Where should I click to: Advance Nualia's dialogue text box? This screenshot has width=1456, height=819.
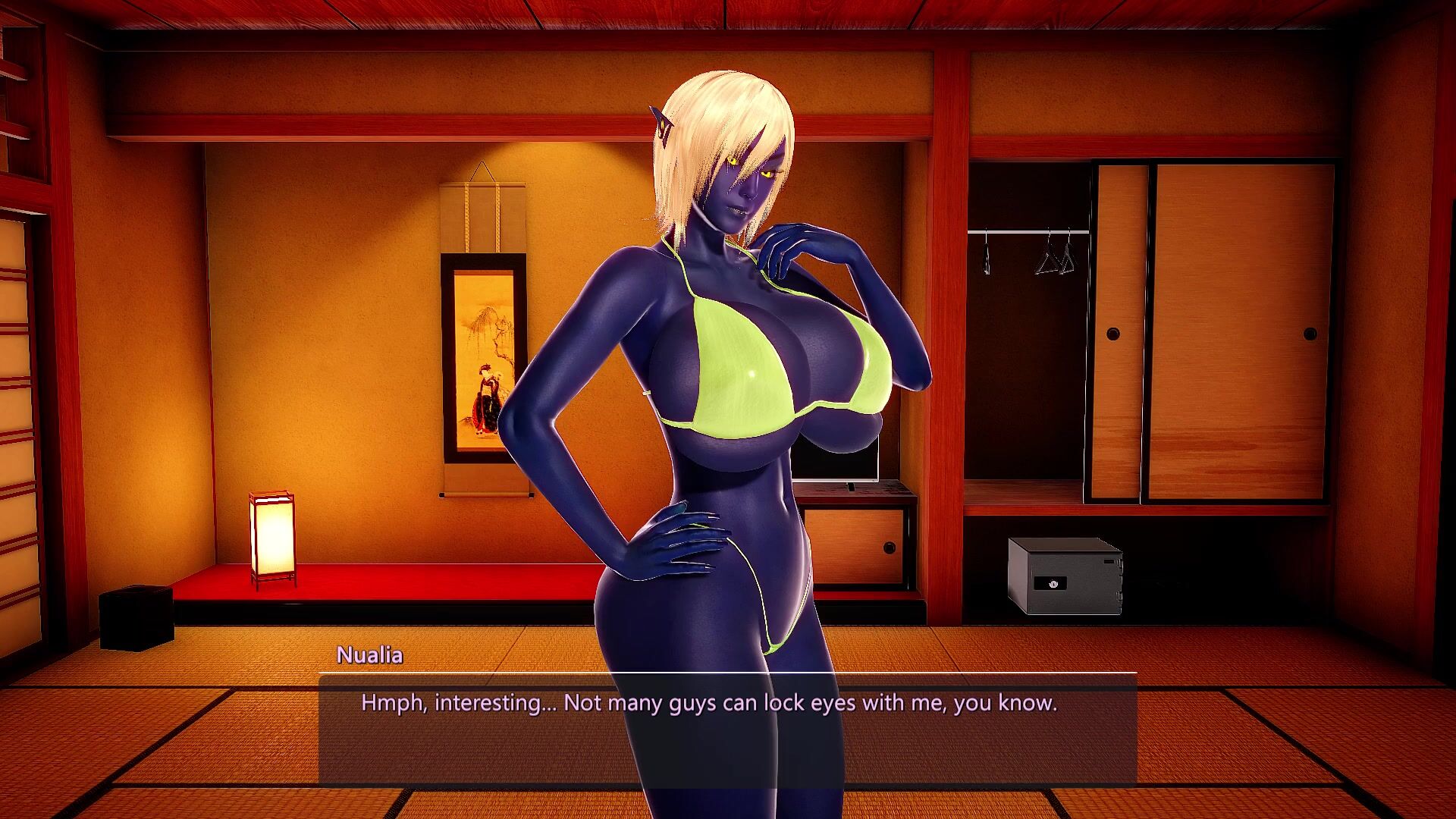[726, 728]
